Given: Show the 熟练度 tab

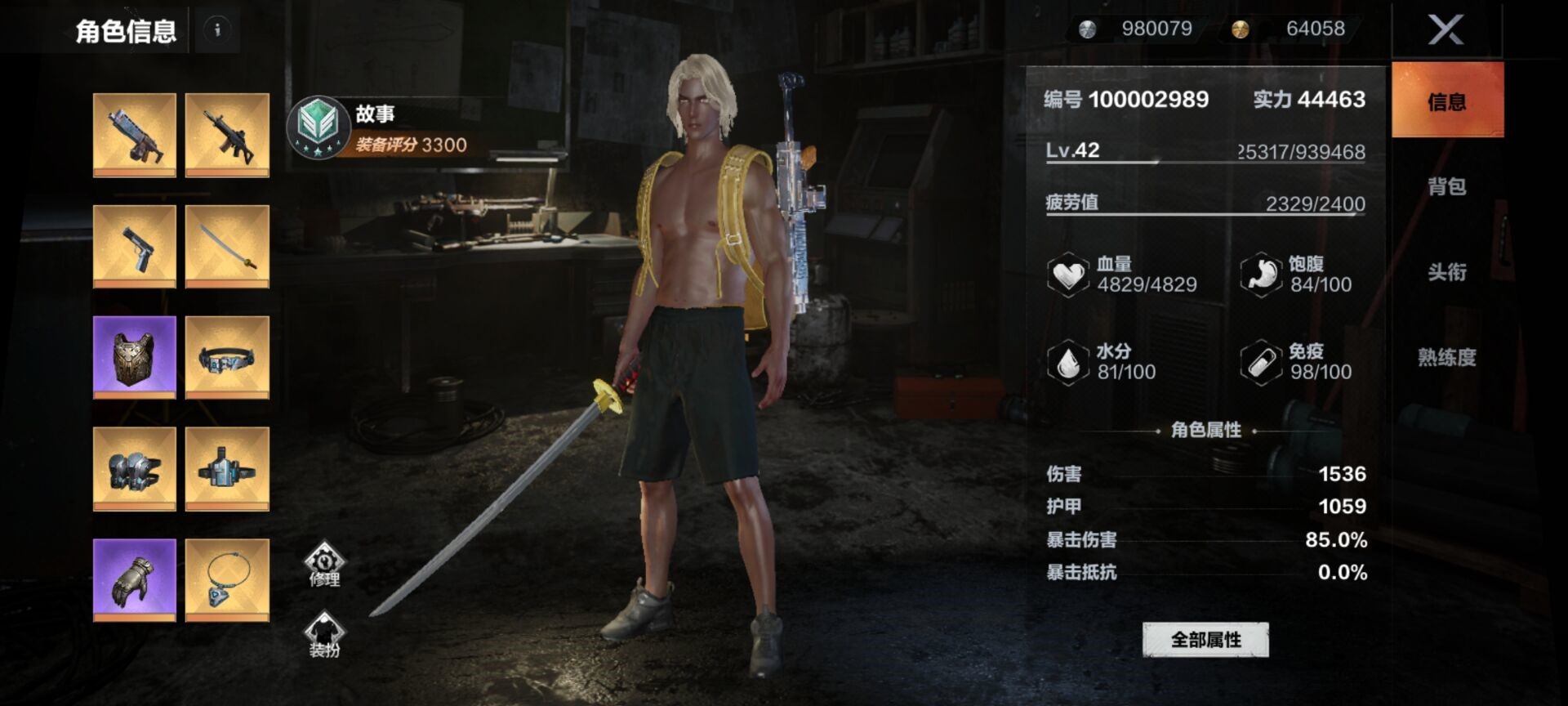Looking at the screenshot, I should point(1446,357).
